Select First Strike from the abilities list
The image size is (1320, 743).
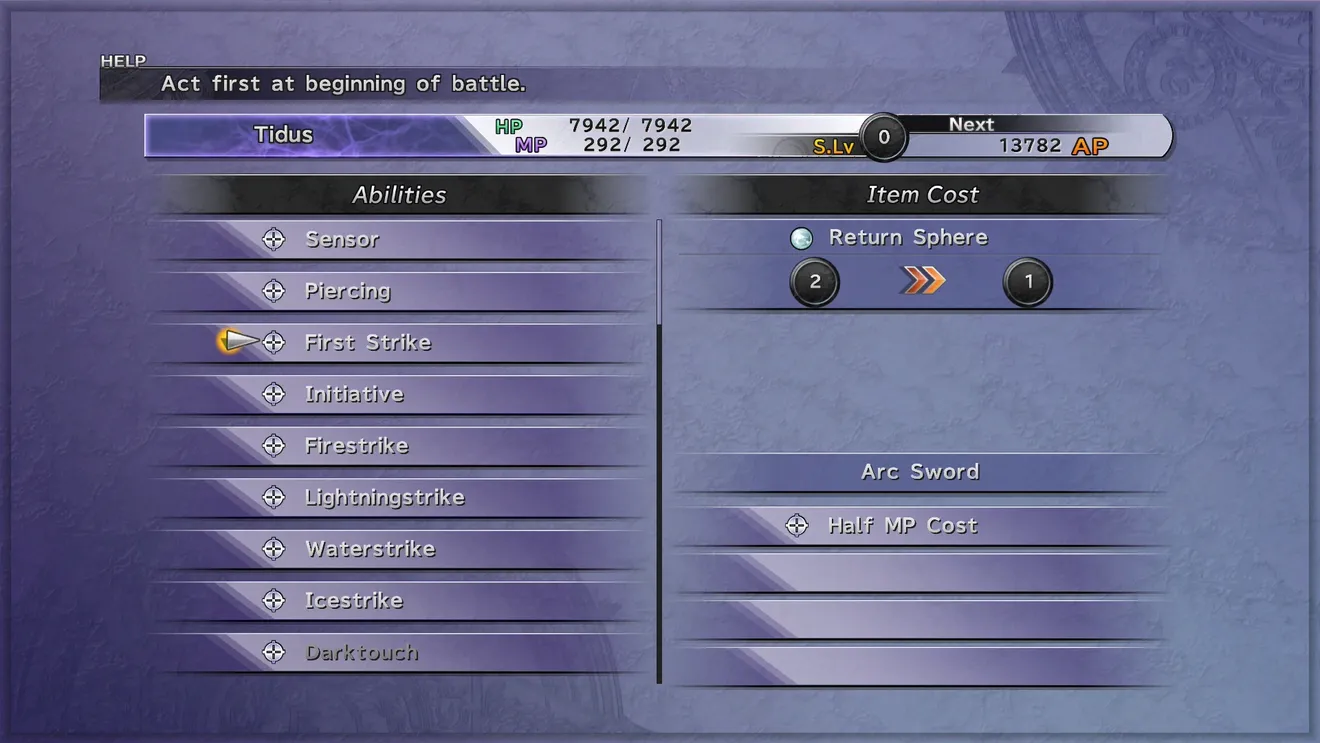coord(367,343)
